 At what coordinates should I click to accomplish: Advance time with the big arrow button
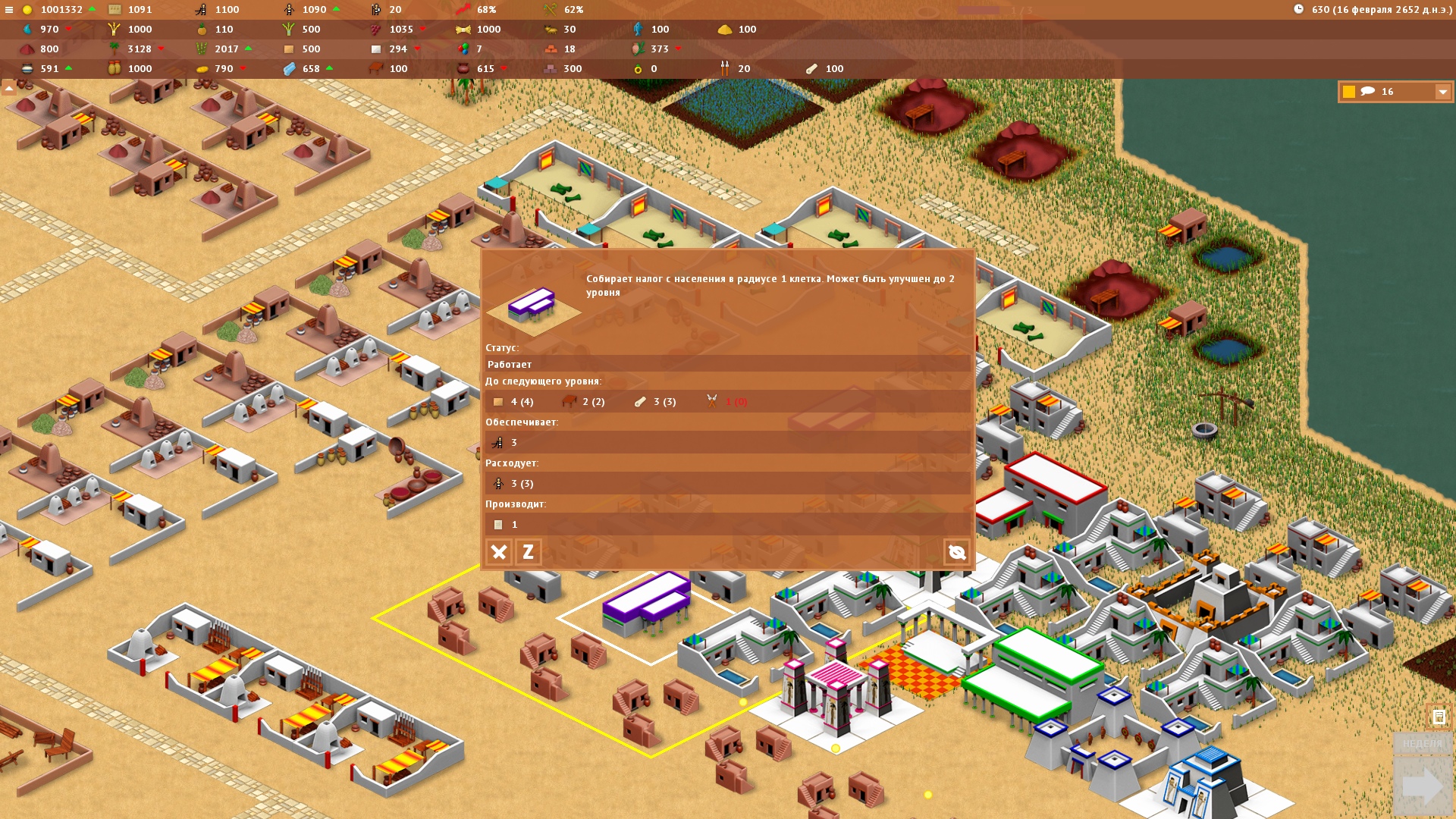(x=1423, y=786)
